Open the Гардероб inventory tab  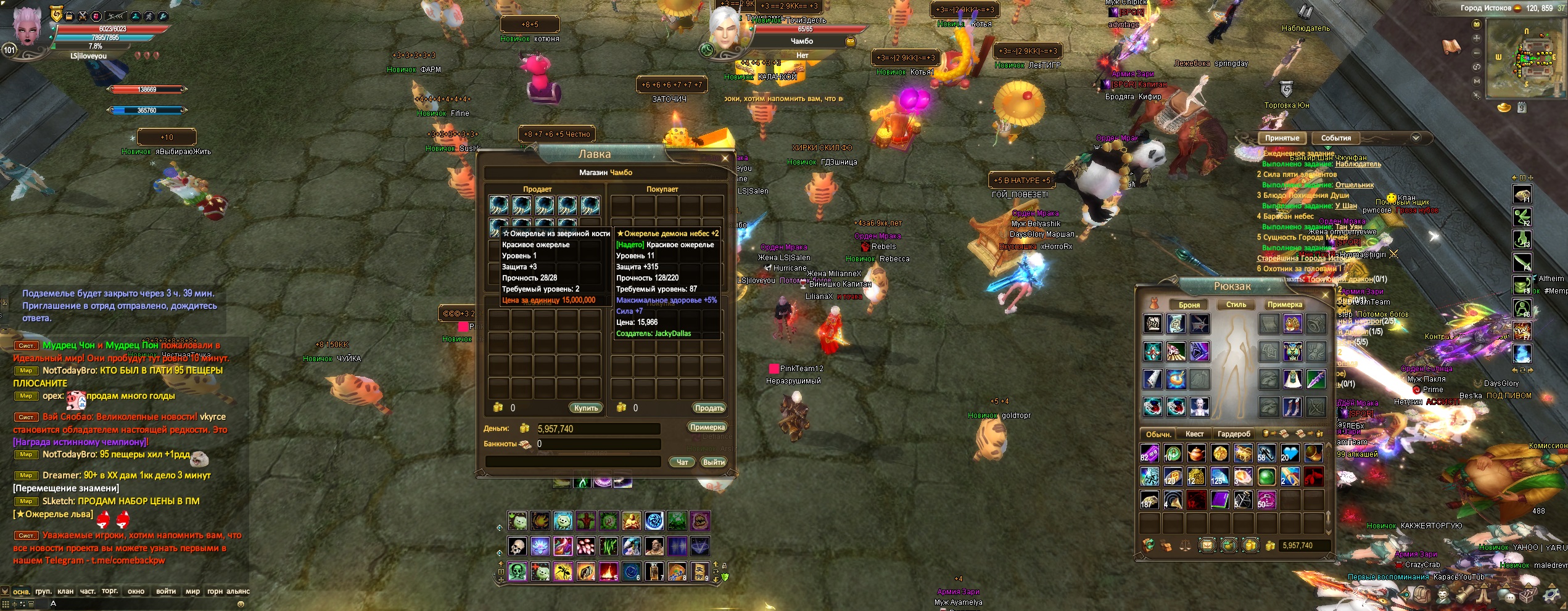(1234, 434)
